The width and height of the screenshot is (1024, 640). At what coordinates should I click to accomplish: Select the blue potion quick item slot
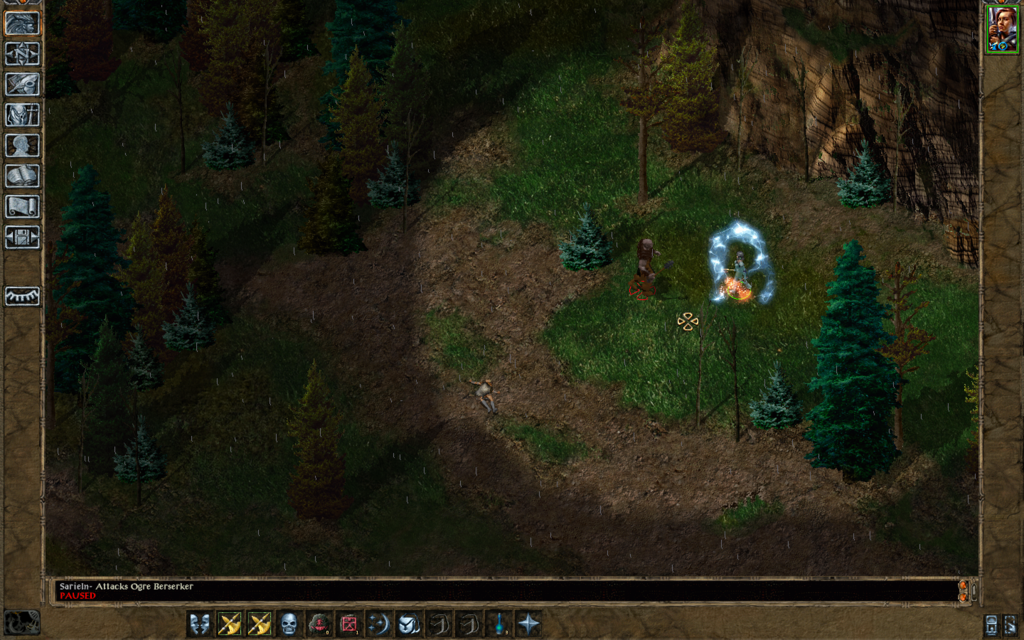[498, 624]
